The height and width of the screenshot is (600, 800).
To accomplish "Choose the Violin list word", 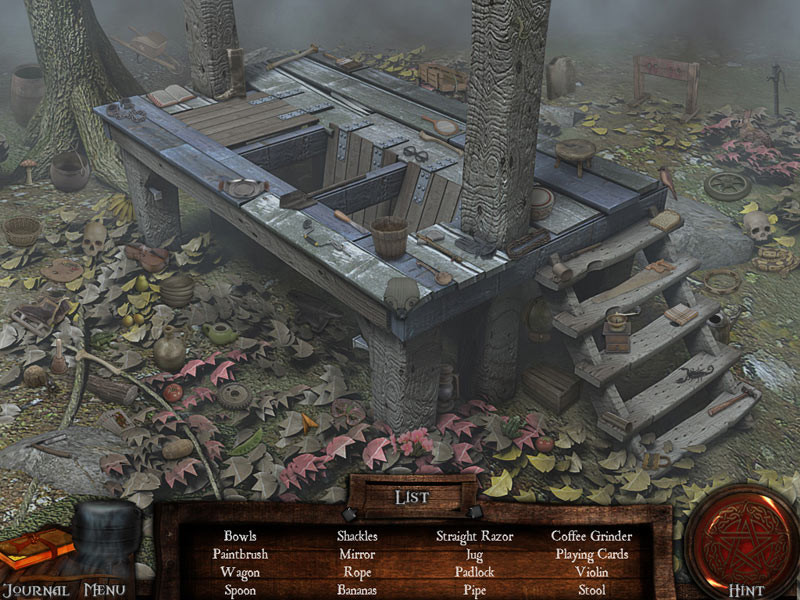I will (592, 572).
